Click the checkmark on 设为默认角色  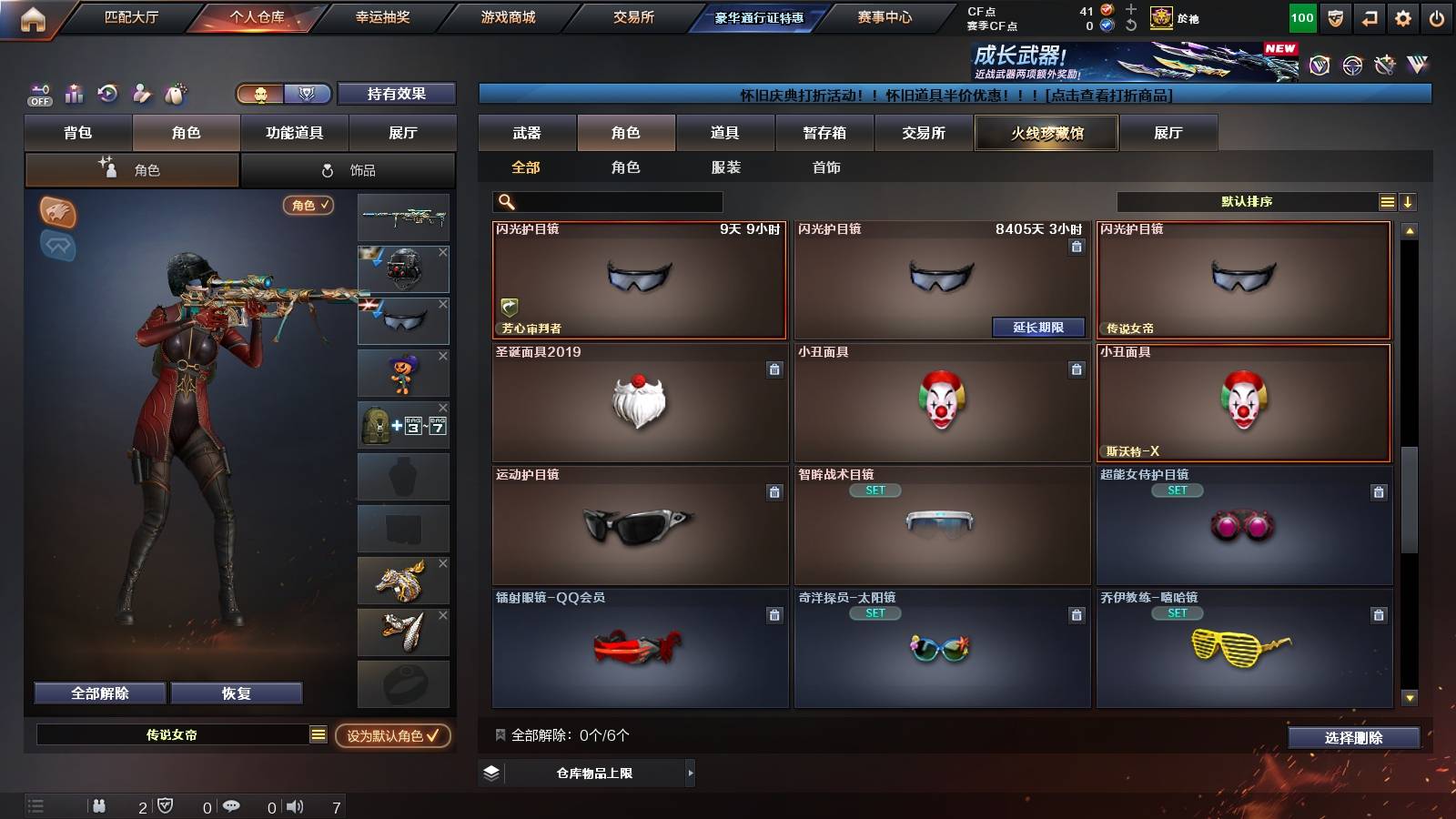435,738
